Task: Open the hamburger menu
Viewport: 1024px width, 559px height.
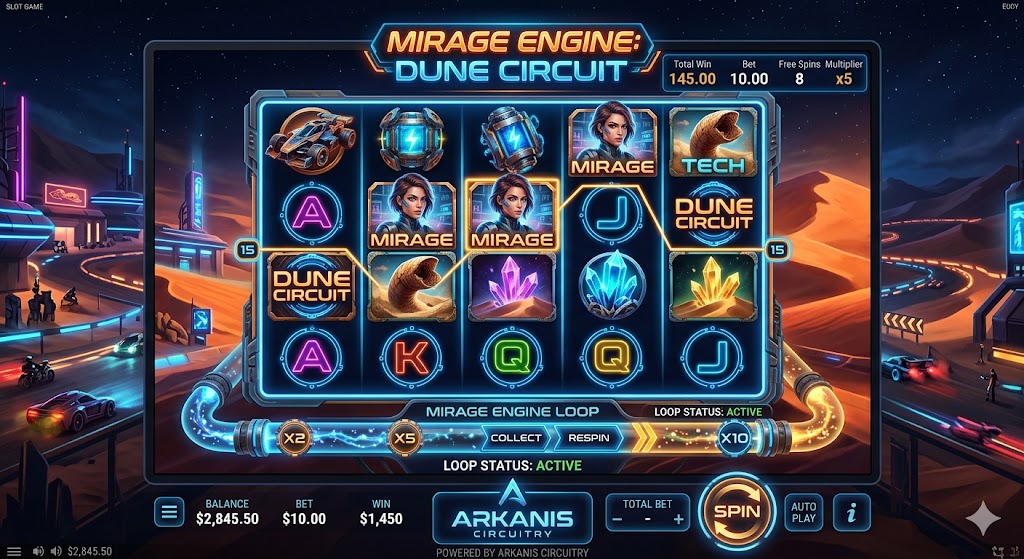Action: point(169,513)
